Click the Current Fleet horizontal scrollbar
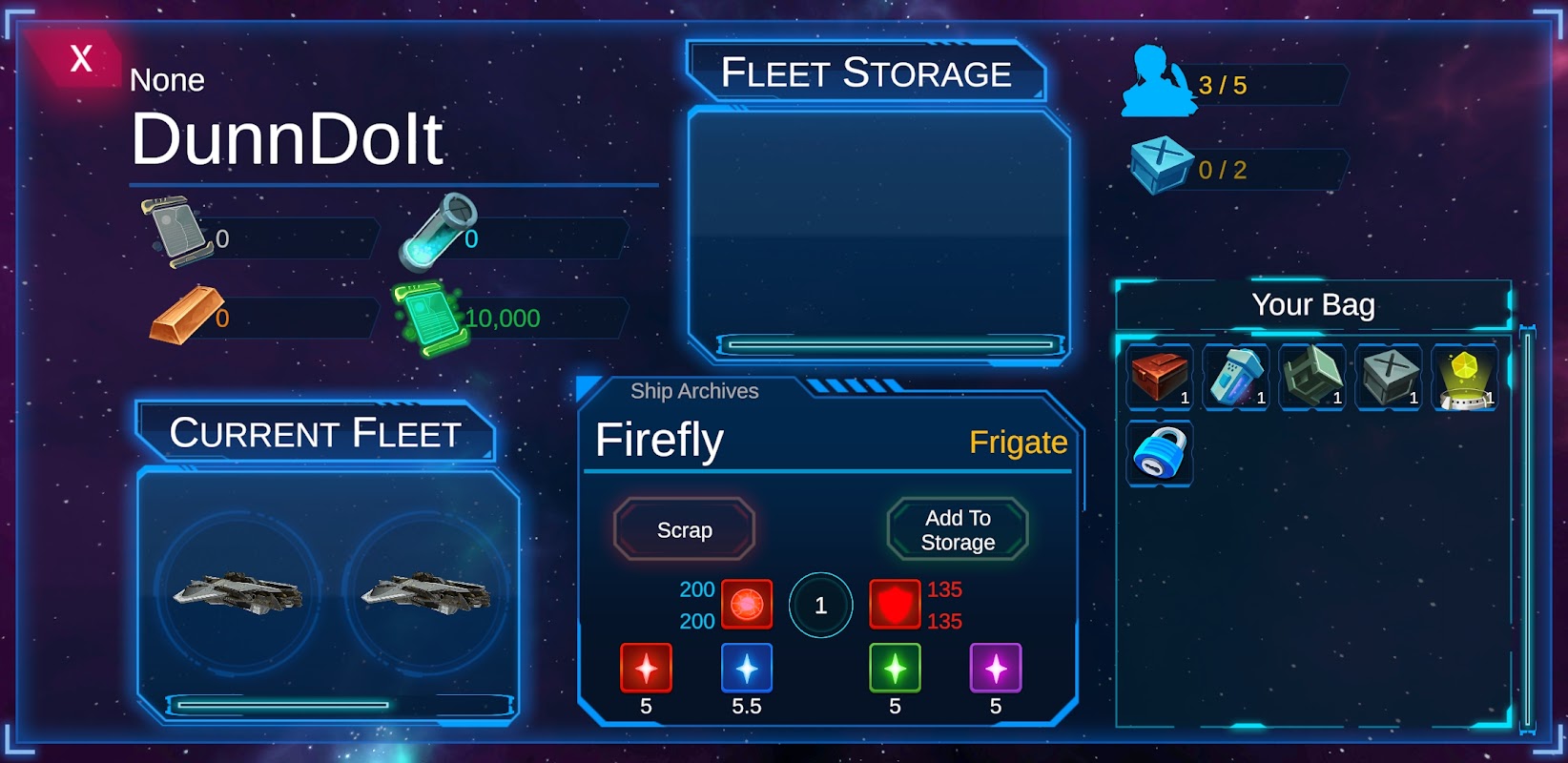 click(x=283, y=705)
